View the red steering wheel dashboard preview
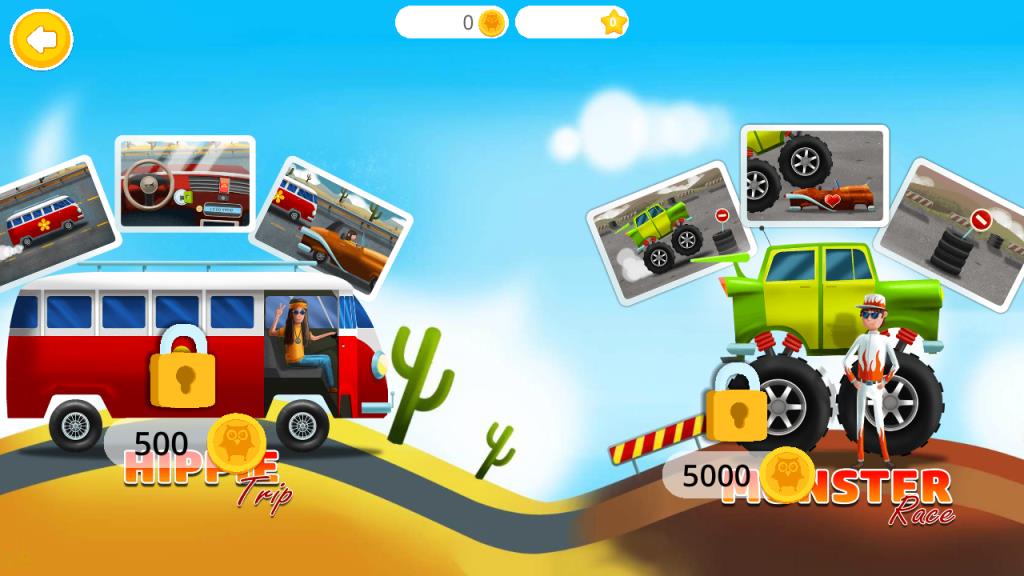1024x576 pixels. 185,184
